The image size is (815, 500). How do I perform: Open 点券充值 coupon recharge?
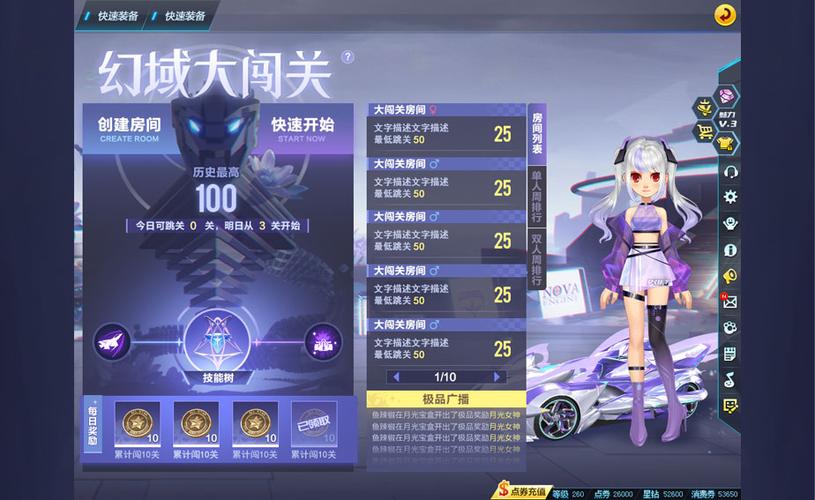coord(524,492)
